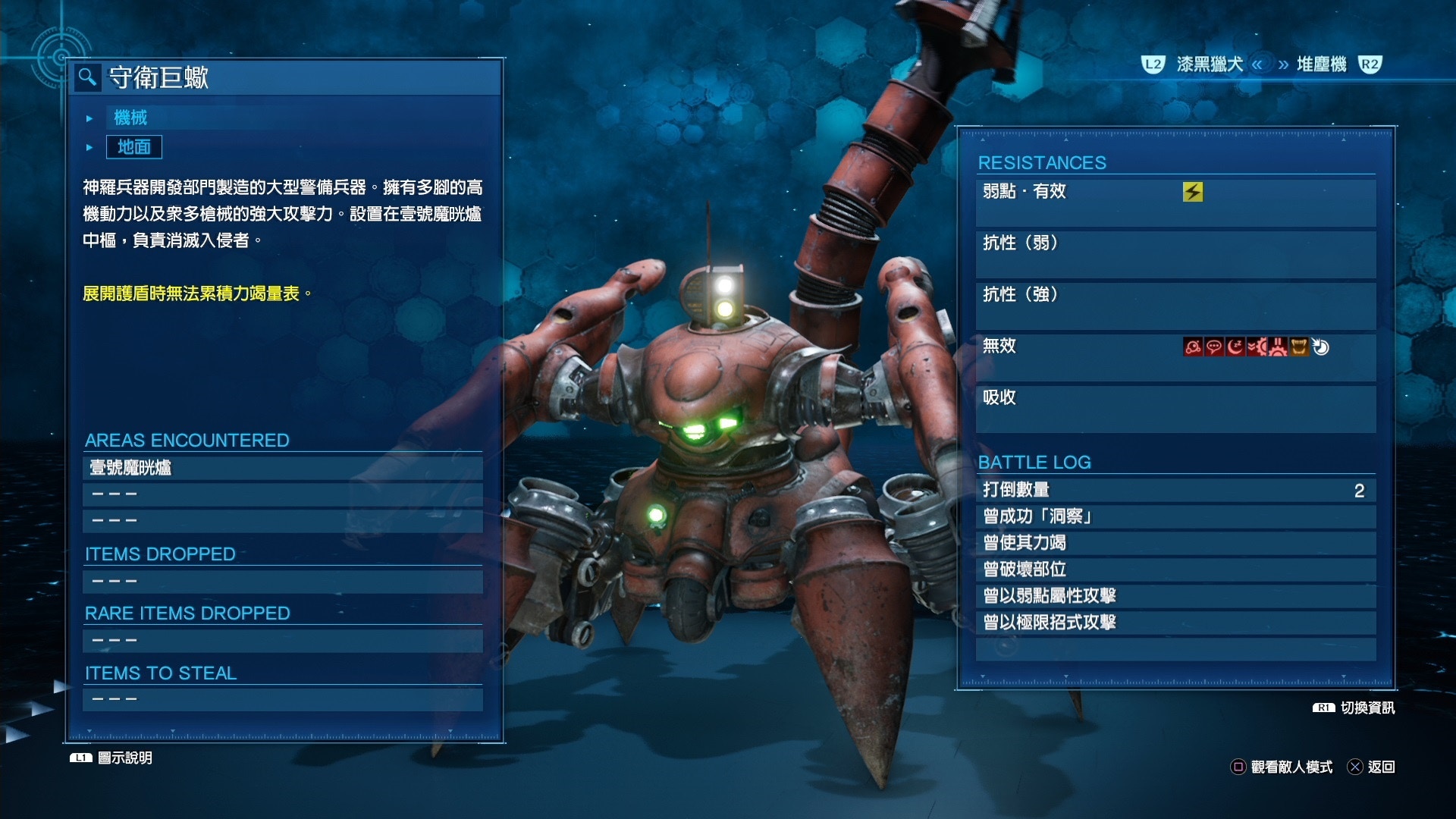Select the stop immunity icon
This screenshot has height=819, width=1456.
1279,347
